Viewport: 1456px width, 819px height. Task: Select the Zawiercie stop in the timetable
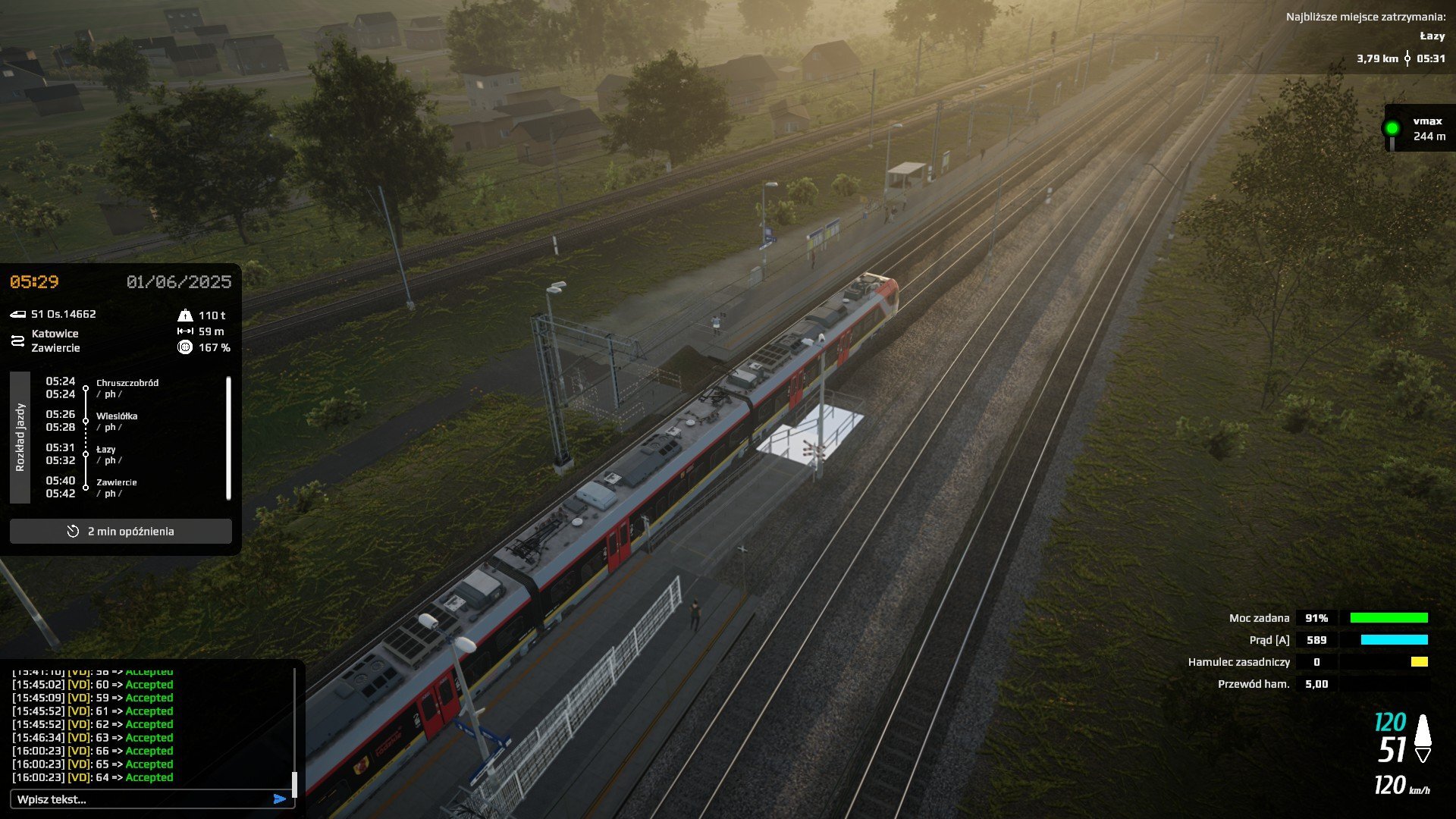pyautogui.click(x=116, y=482)
